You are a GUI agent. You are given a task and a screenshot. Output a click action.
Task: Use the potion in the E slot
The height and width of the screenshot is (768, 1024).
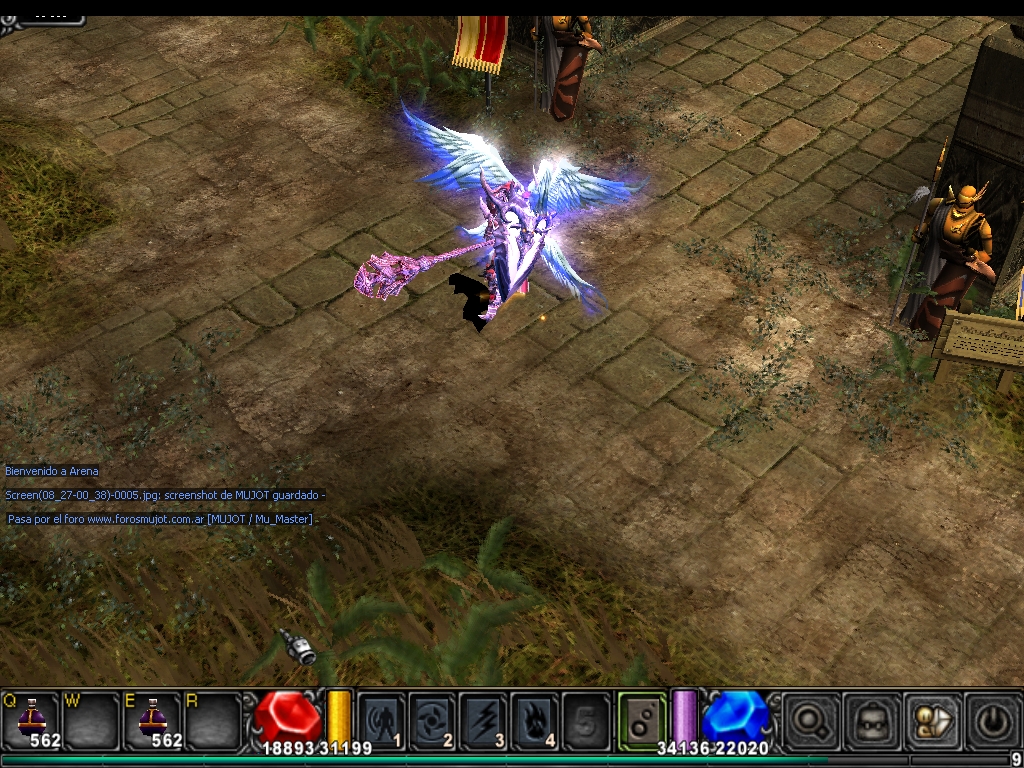[152, 718]
